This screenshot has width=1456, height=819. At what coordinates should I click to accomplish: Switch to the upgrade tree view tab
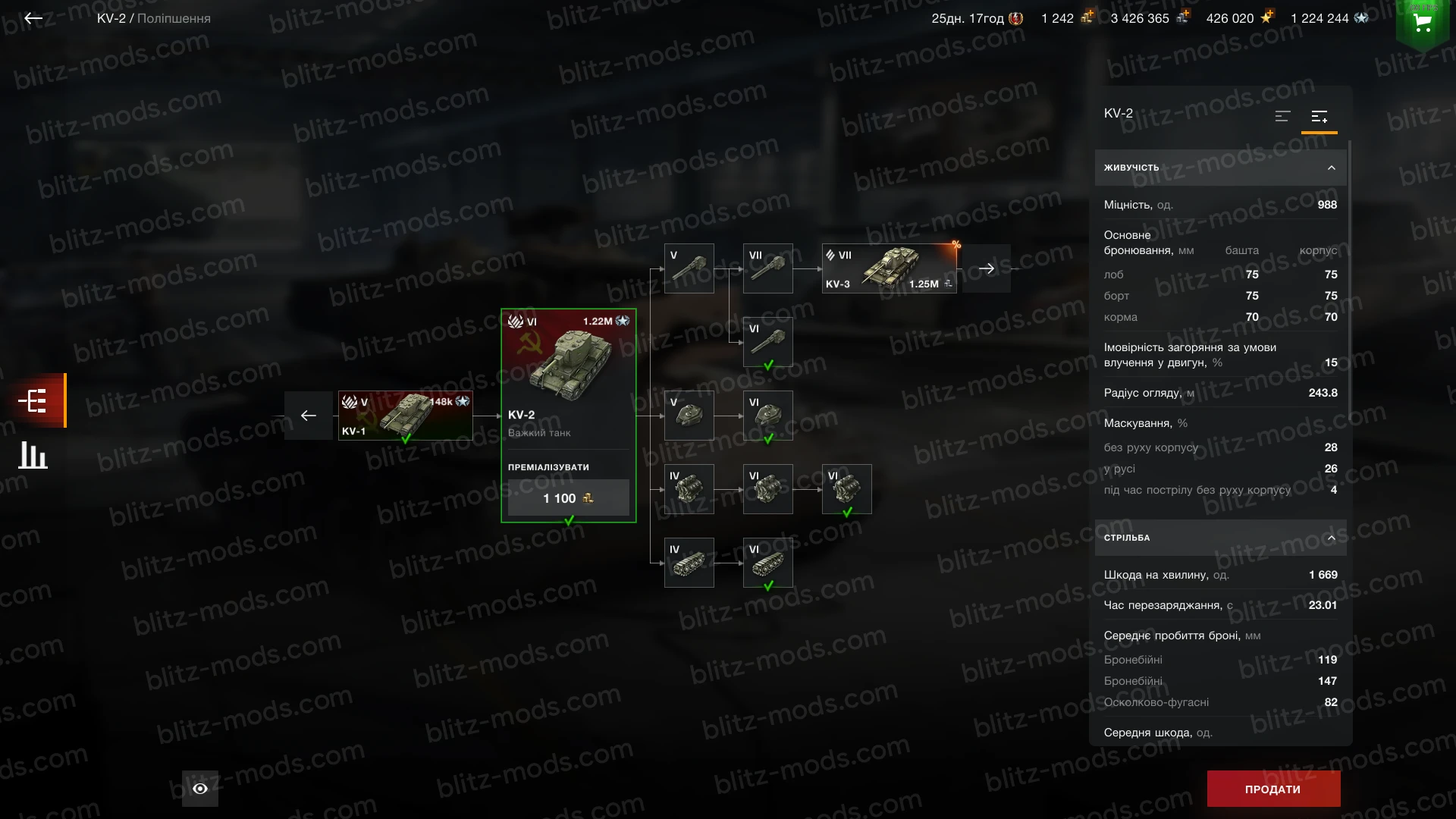coord(33,400)
